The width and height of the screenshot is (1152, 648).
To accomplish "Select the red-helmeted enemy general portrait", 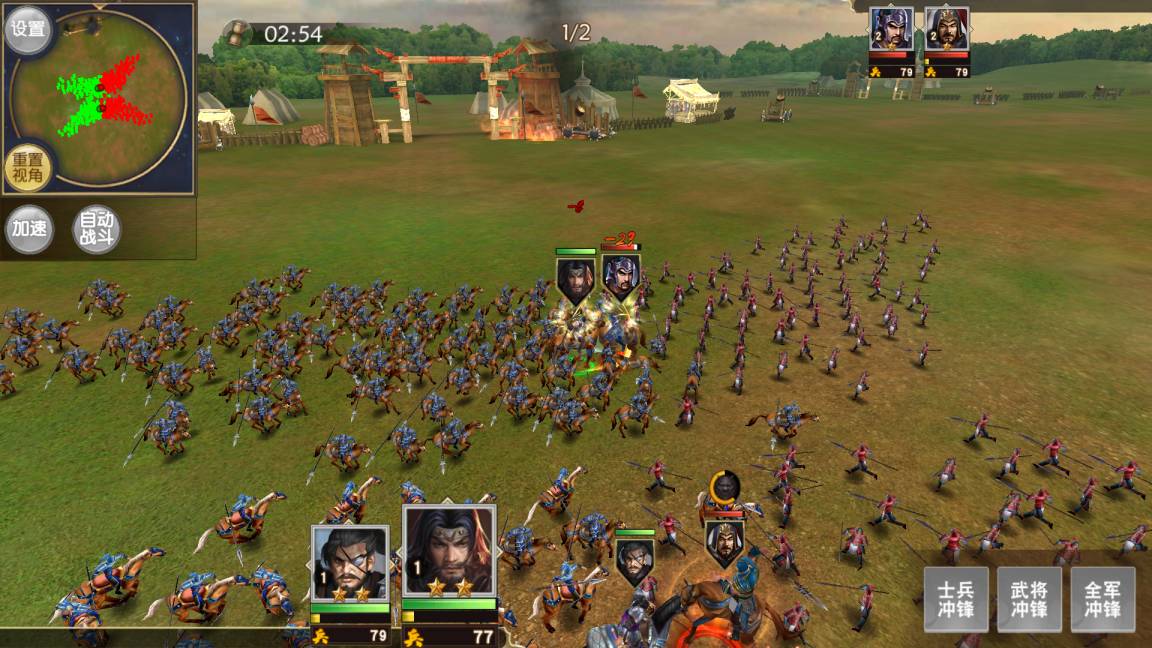I will coord(946,30).
